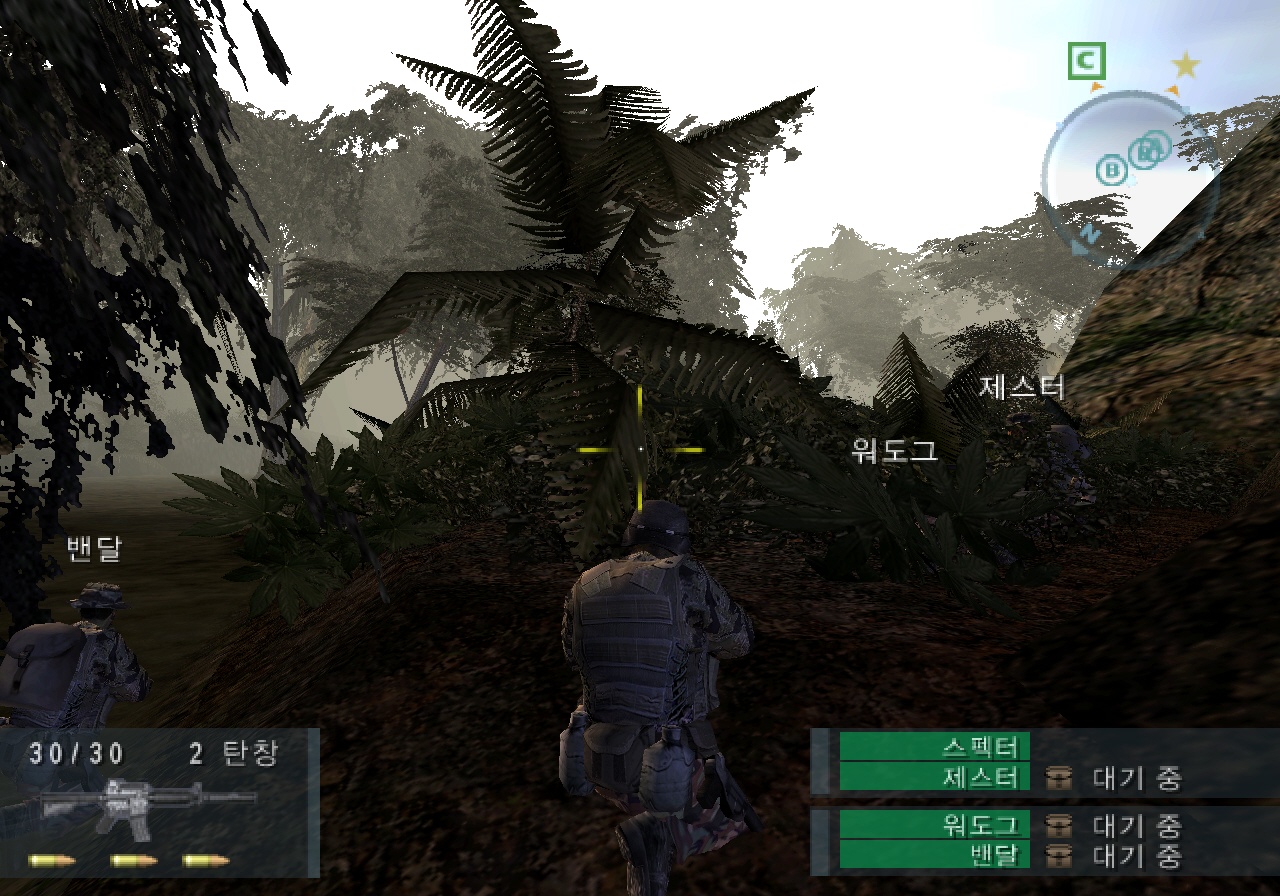The height and width of the screenshot is (896, 1280).
Task: Select 제스터 in the squad list
Action: [x=934, y=777]
